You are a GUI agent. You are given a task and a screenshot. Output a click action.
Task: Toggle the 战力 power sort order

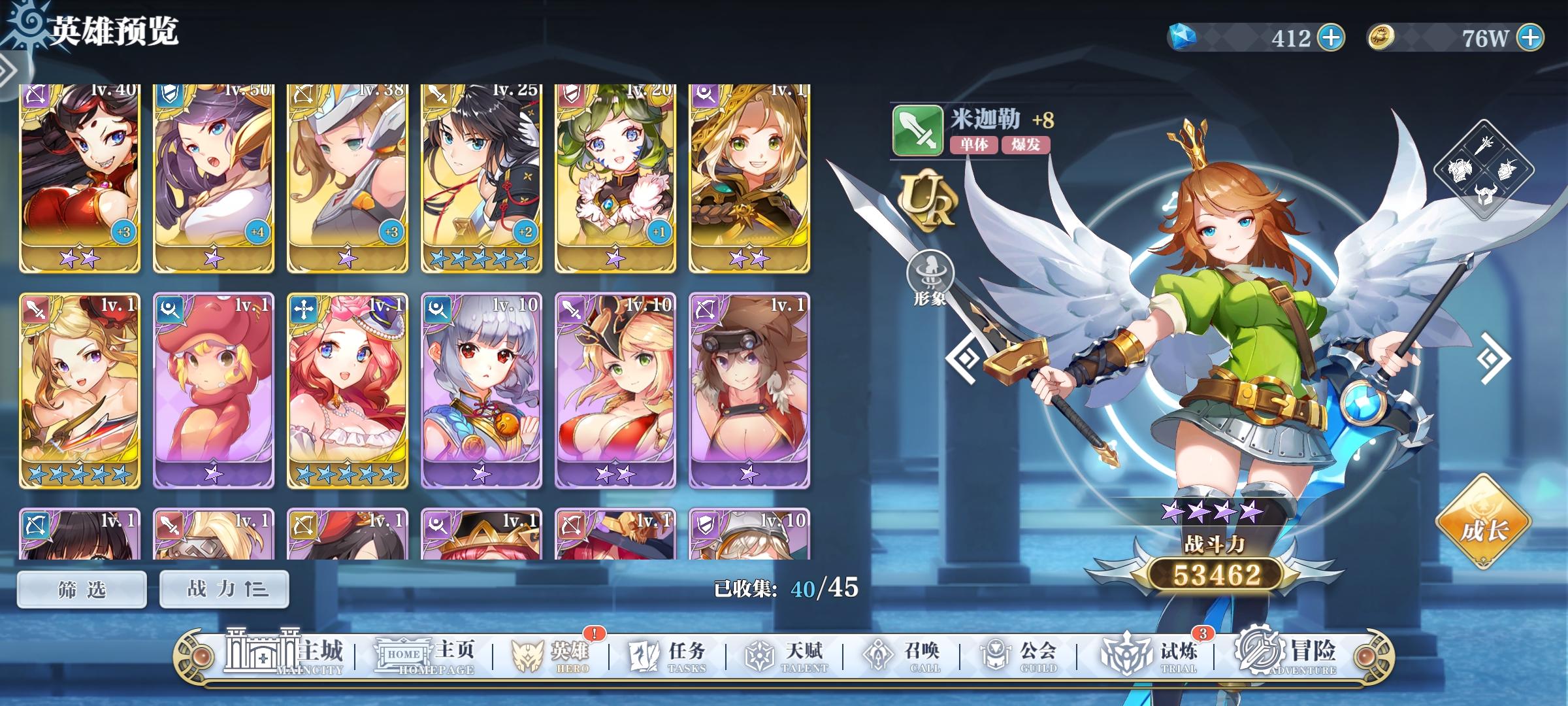click(x=223, y=588)
